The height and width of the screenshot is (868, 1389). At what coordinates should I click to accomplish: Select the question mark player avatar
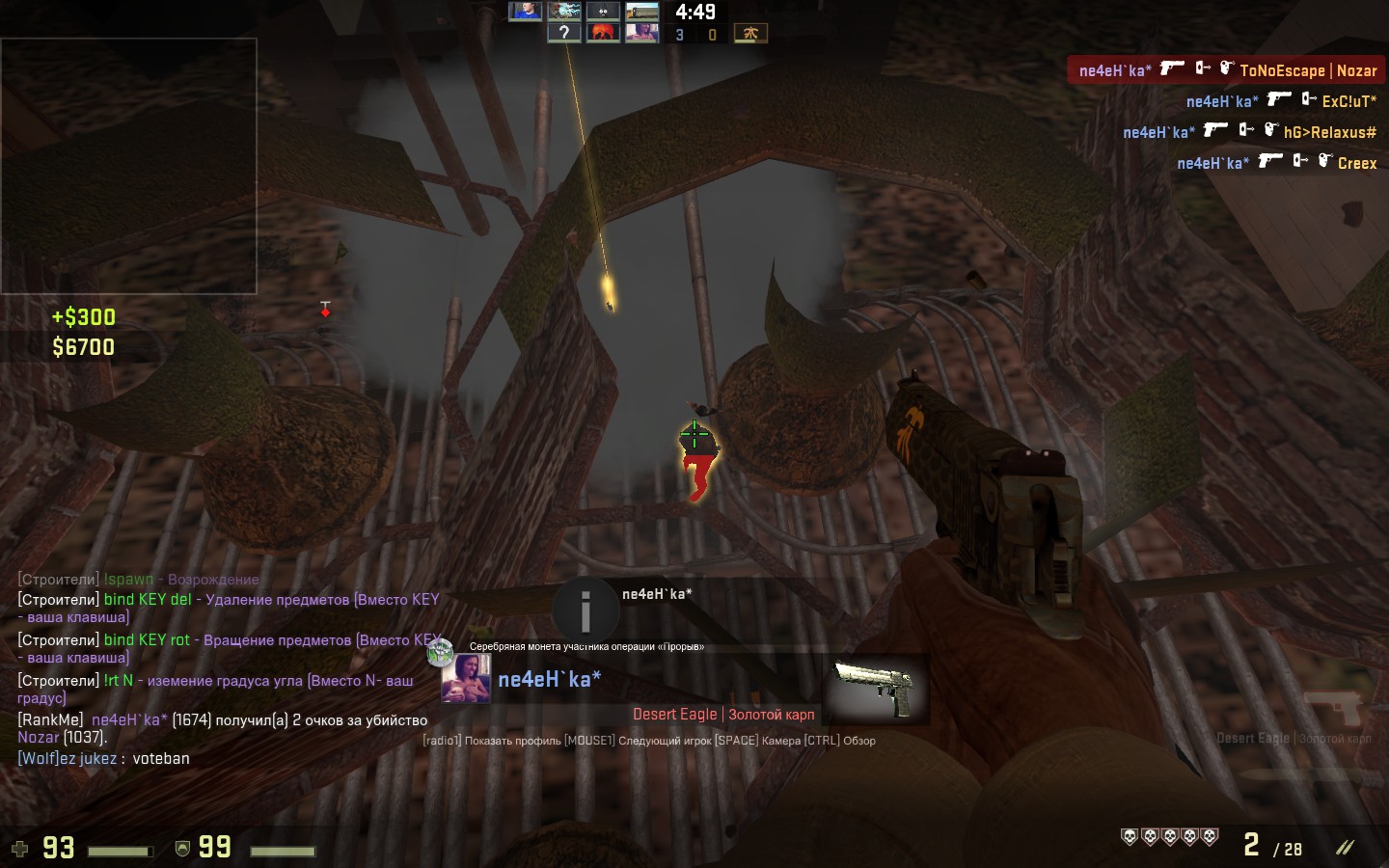click(564, 33)
